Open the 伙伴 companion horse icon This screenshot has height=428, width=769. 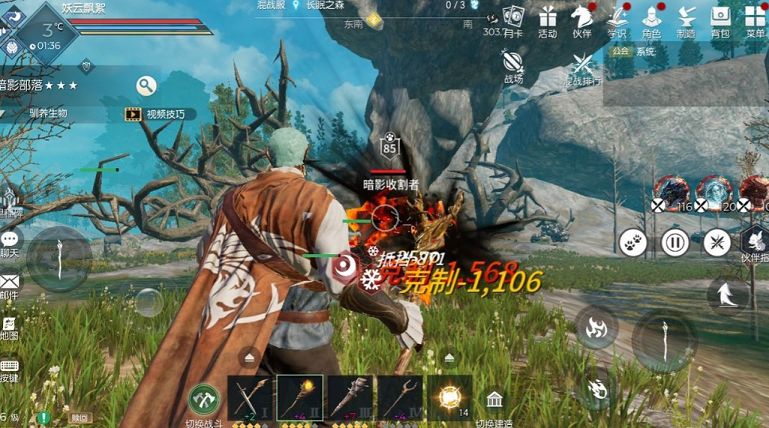pos(581,17)
